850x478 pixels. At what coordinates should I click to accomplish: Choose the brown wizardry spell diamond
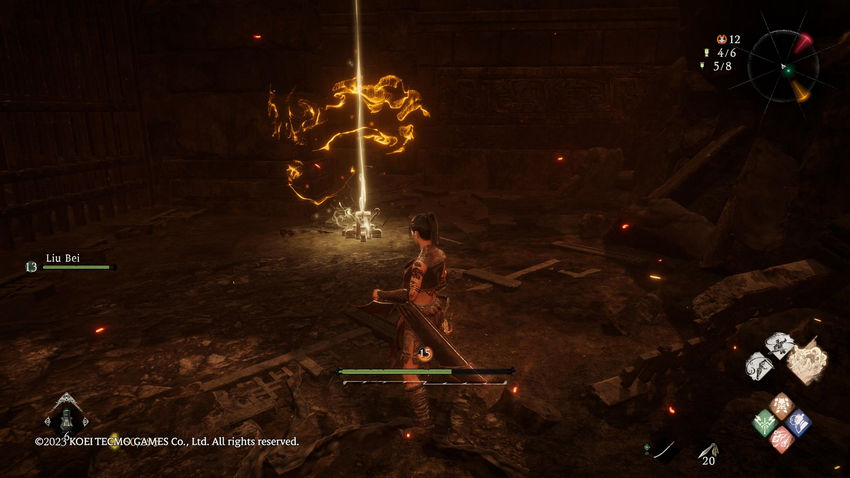pyautogui.click(x=781, y=405)
